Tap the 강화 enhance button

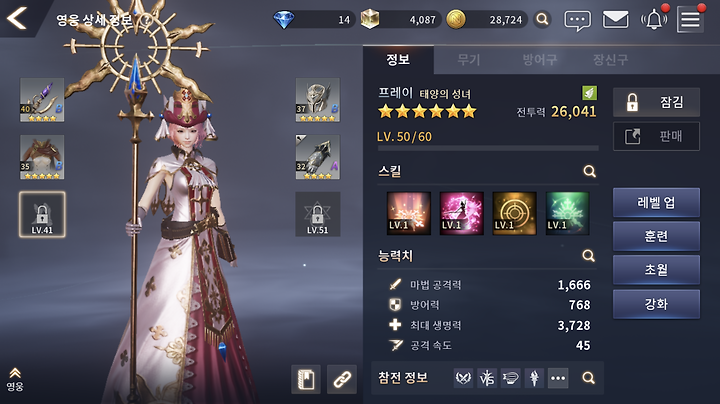[656, 303]
